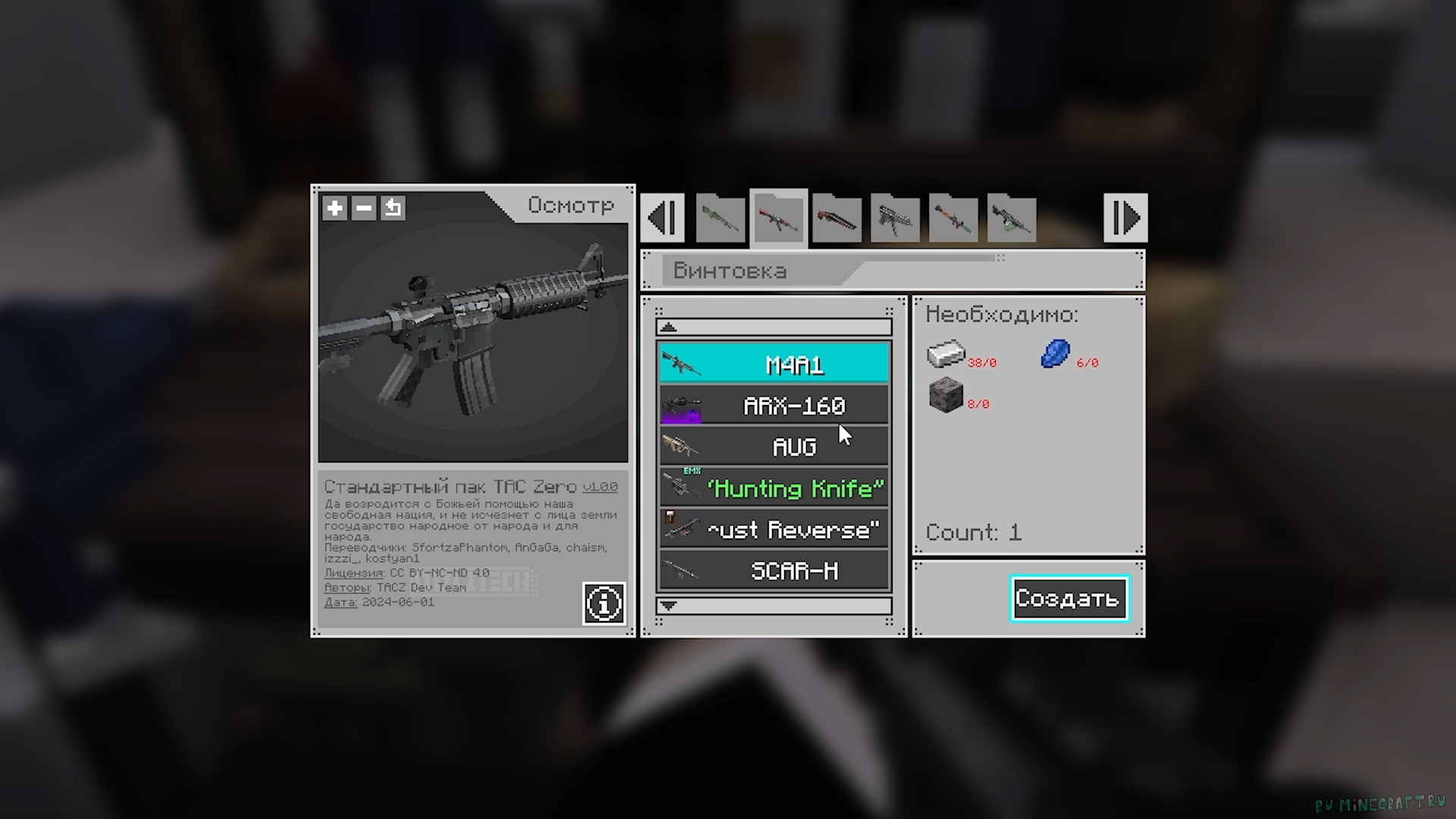This screenshot has height=819, width=1456.
Task: Switch to the AK rifle category tab
Action: click(x=778, y=219)
